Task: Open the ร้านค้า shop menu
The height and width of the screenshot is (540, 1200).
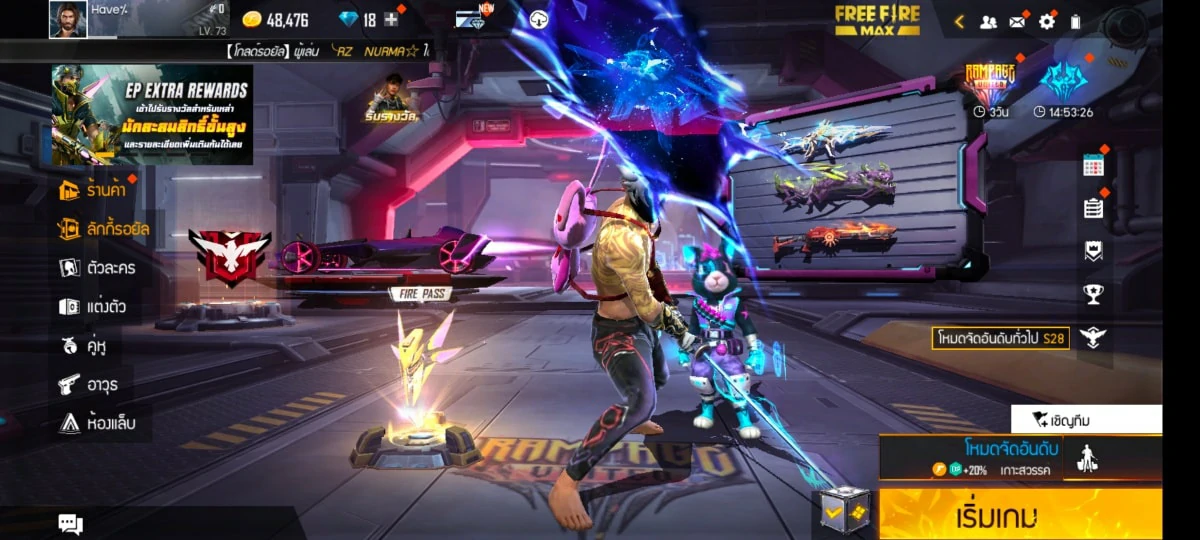Action: pos(93,190)
